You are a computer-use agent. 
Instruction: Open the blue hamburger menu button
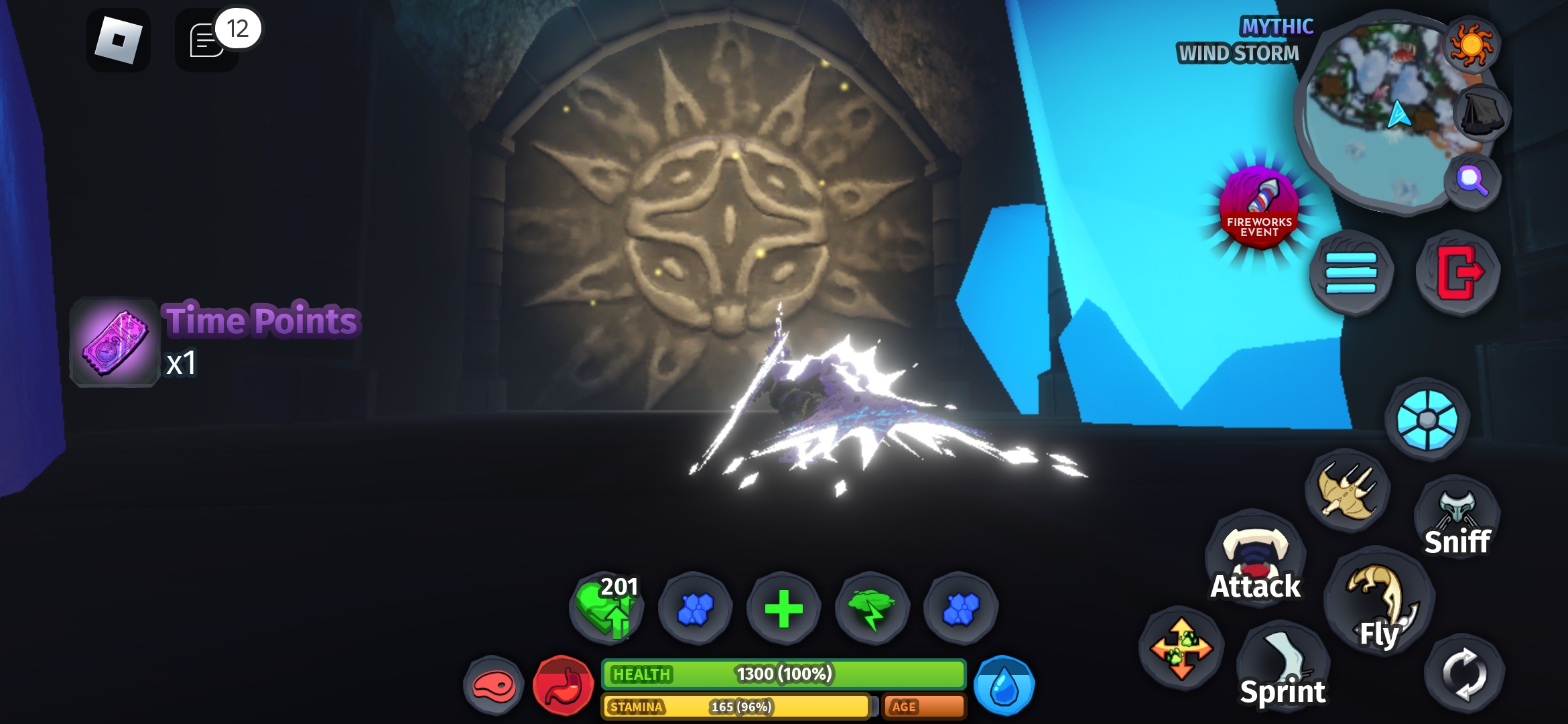point(1351,272)
